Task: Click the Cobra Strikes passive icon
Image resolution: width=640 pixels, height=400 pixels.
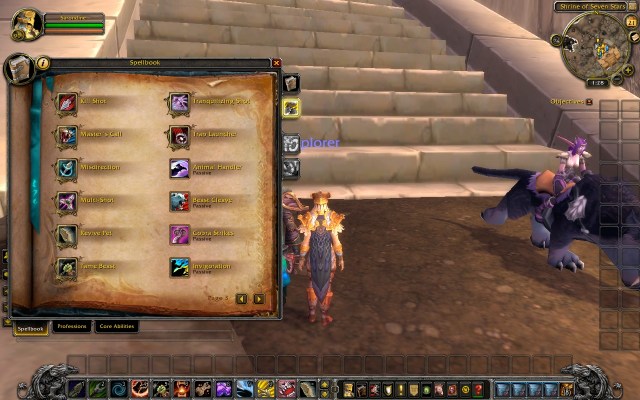Action: coord(179,234)
